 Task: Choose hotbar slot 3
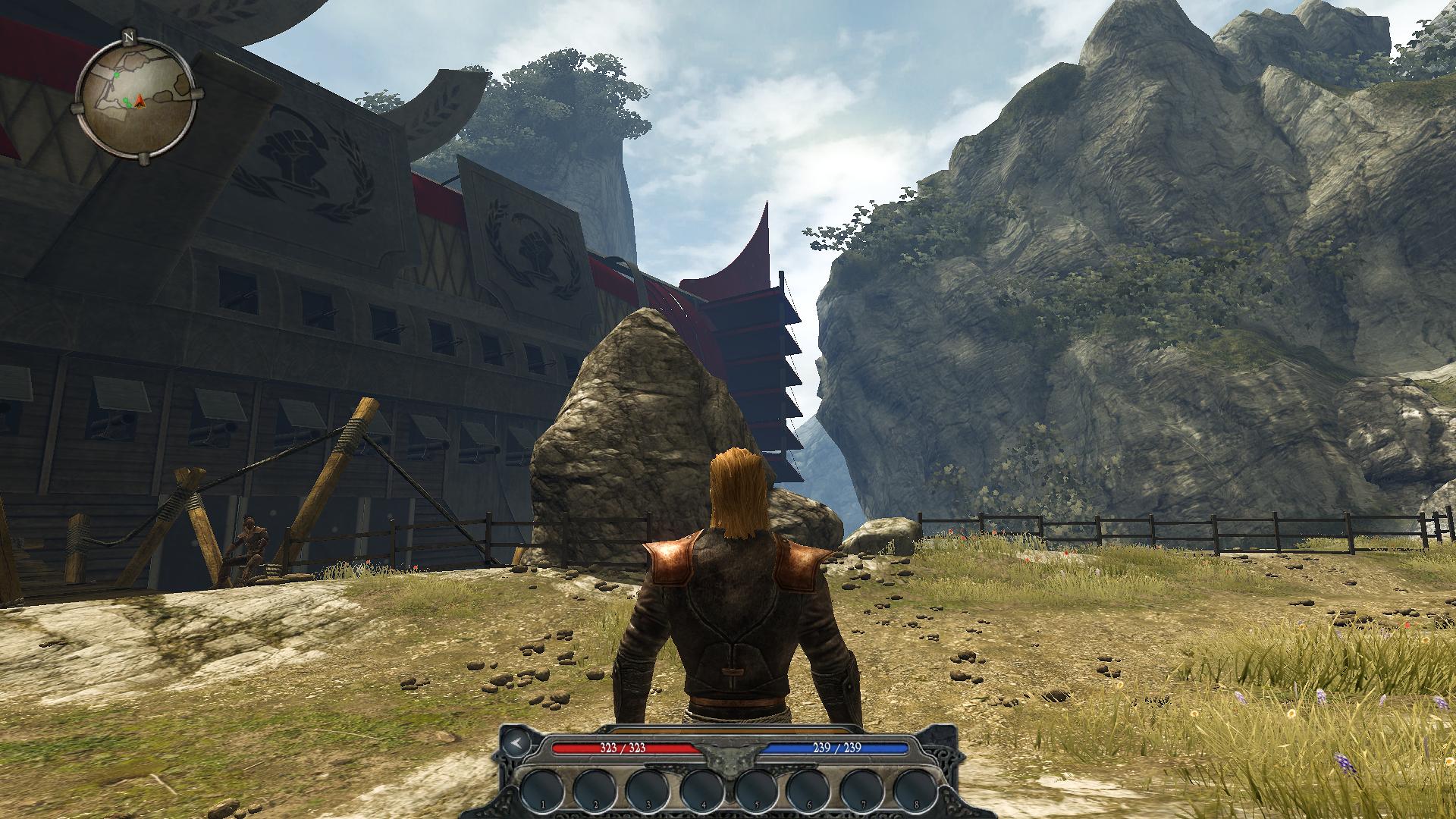click(649, 789)
